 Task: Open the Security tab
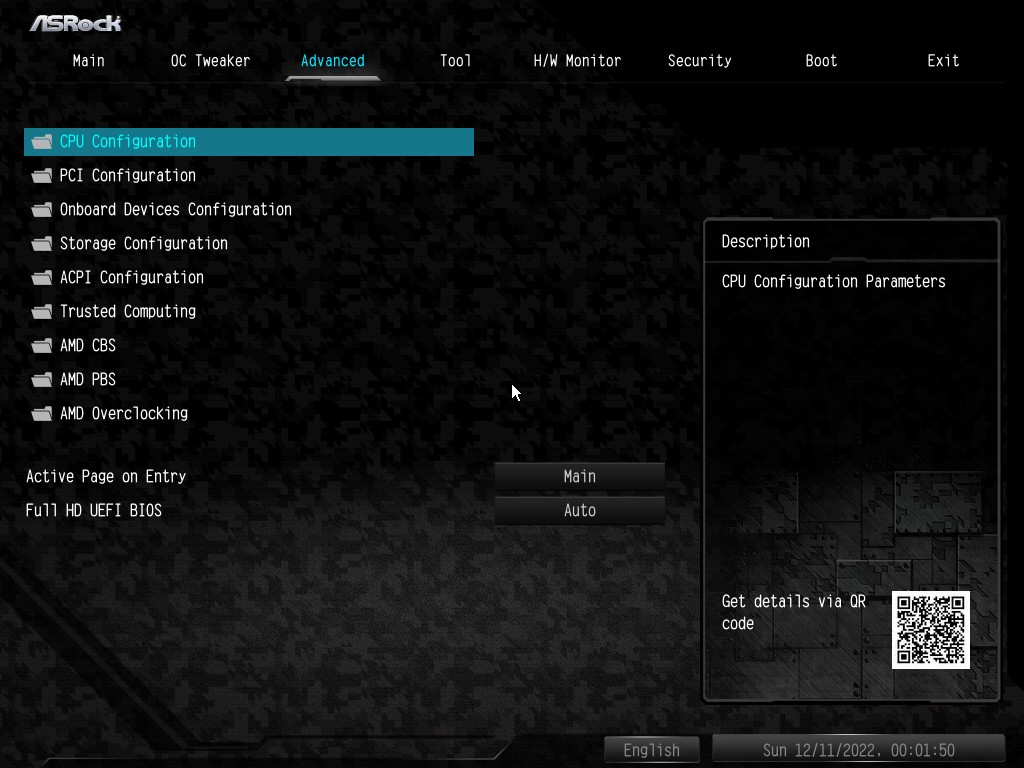click(x=699, y=61)
